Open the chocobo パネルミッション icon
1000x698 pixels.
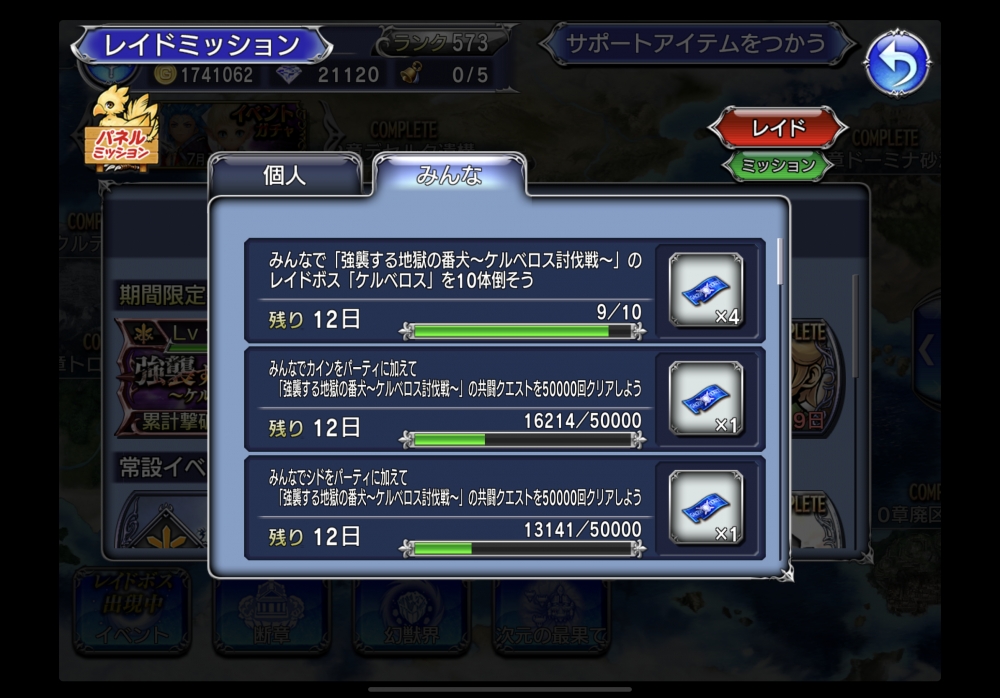pos(123,131)
